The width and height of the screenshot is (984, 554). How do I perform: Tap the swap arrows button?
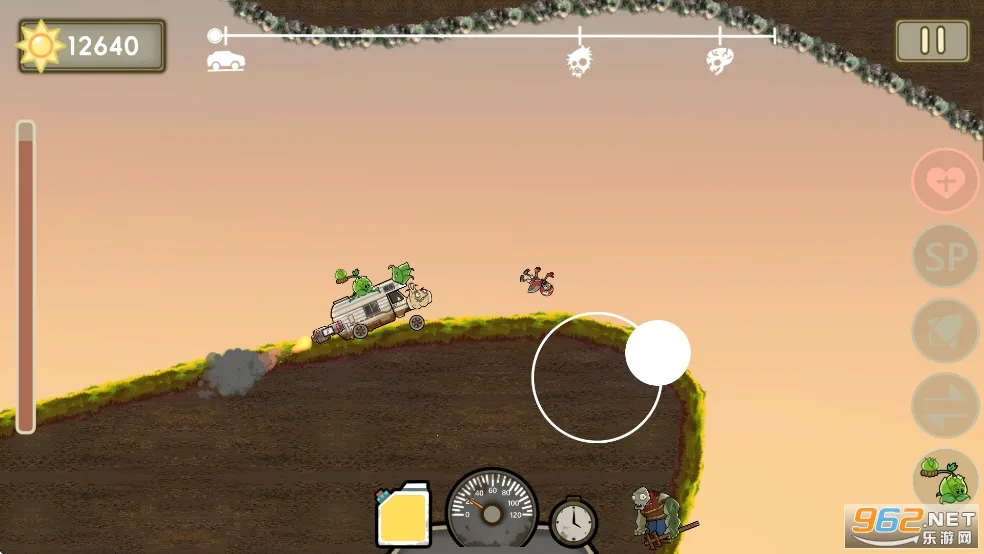pos(945,405)
